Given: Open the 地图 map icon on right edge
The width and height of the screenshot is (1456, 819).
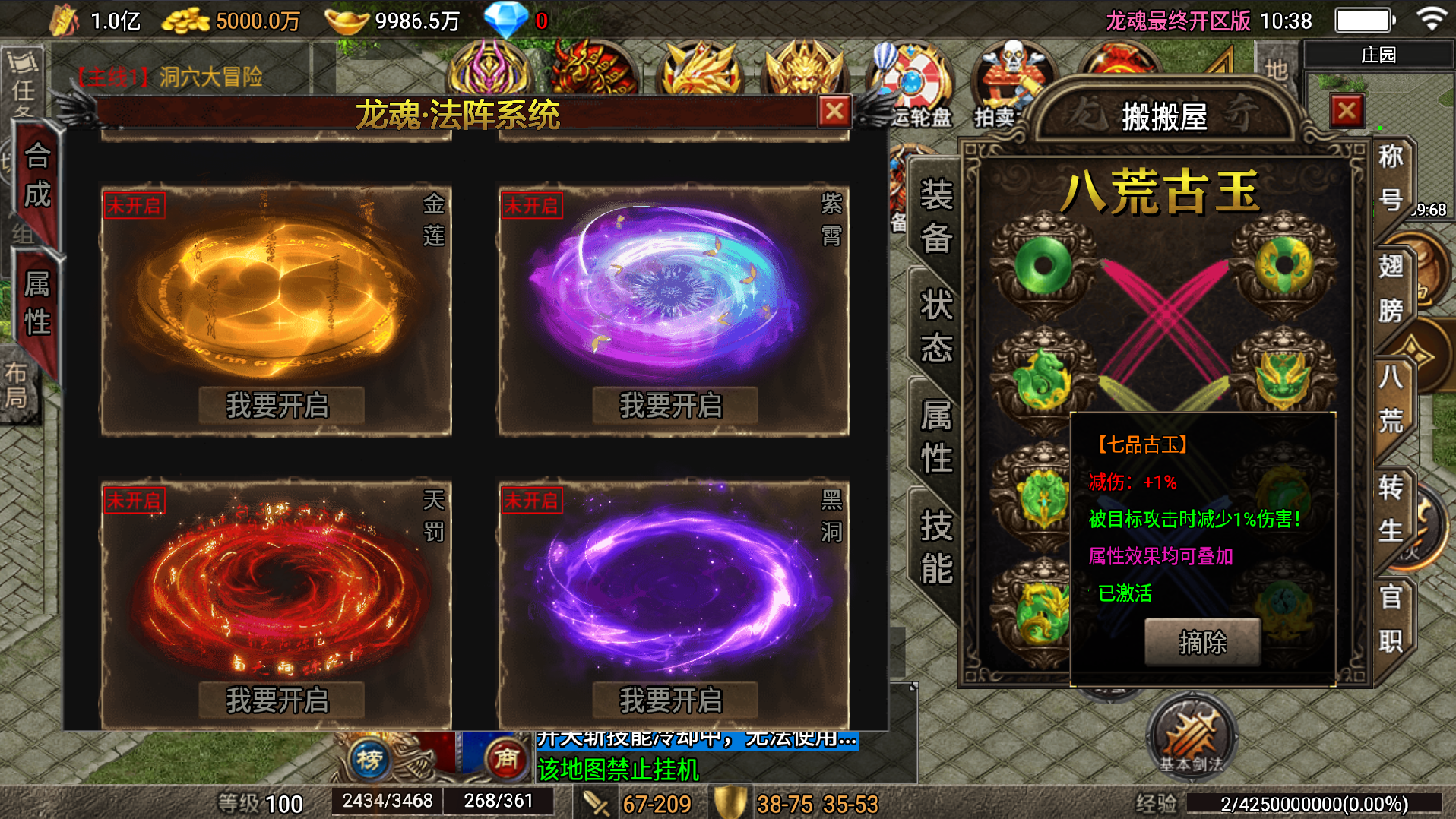Looking at the screenshot, I should pyautogui.click(x=1277, y=72).
